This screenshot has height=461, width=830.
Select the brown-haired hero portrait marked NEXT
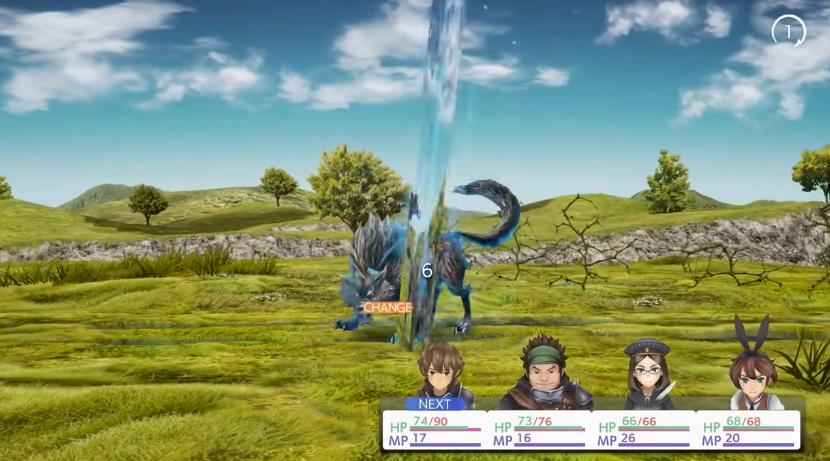[x=441, y=371]
